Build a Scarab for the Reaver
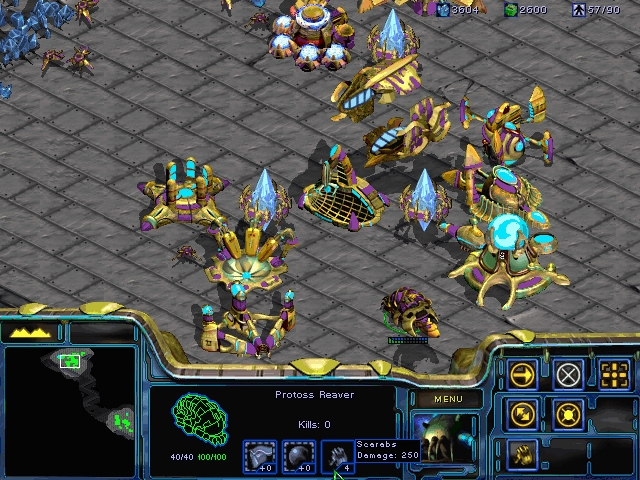Viewport: 640px width, 480px height. coord(522,454)
